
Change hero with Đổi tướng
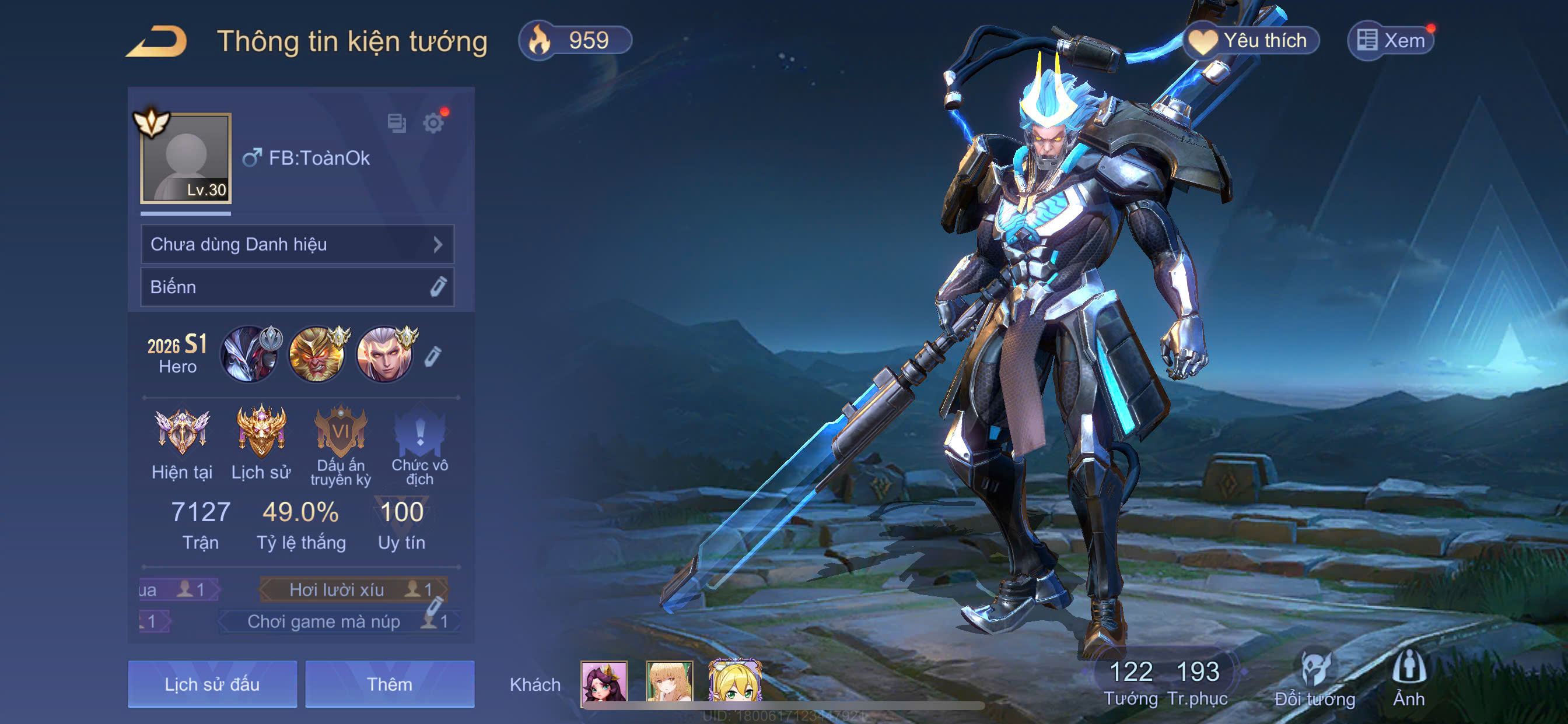pyautogui.click(x=1315, y=680)
